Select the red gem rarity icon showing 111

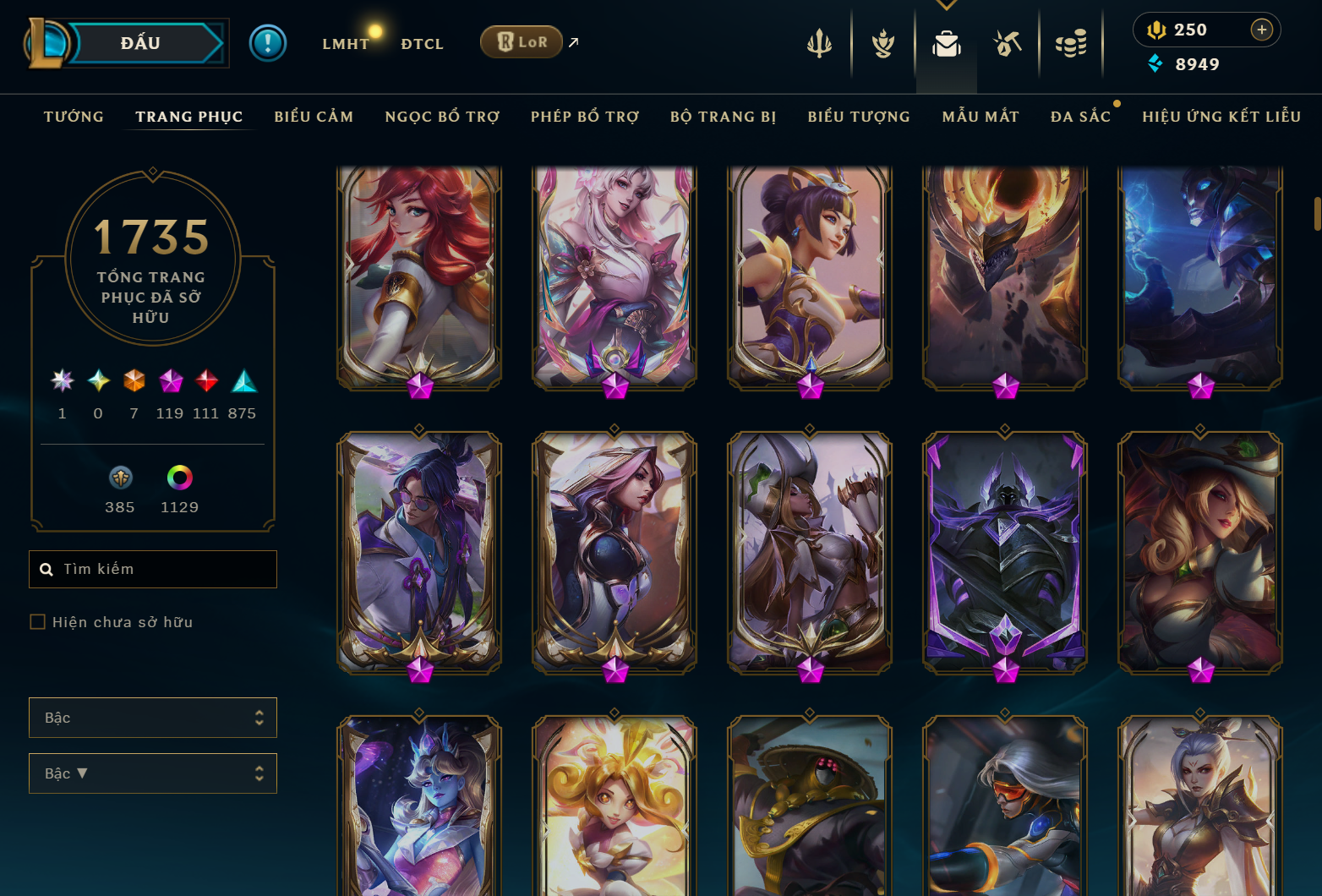pyautogui.click(x=205, y=381)
